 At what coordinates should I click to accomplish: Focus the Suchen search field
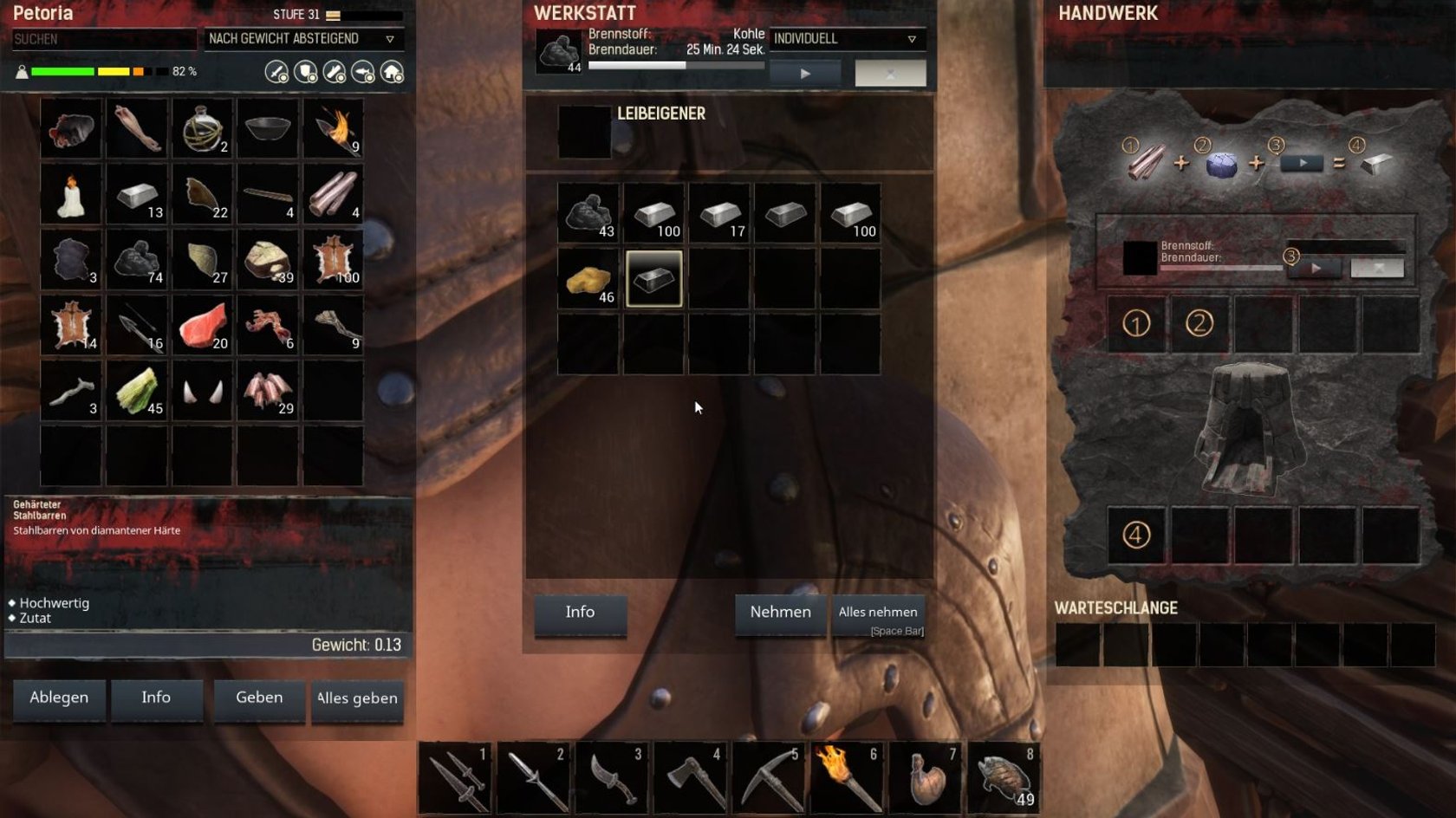(x=103, y=39)
